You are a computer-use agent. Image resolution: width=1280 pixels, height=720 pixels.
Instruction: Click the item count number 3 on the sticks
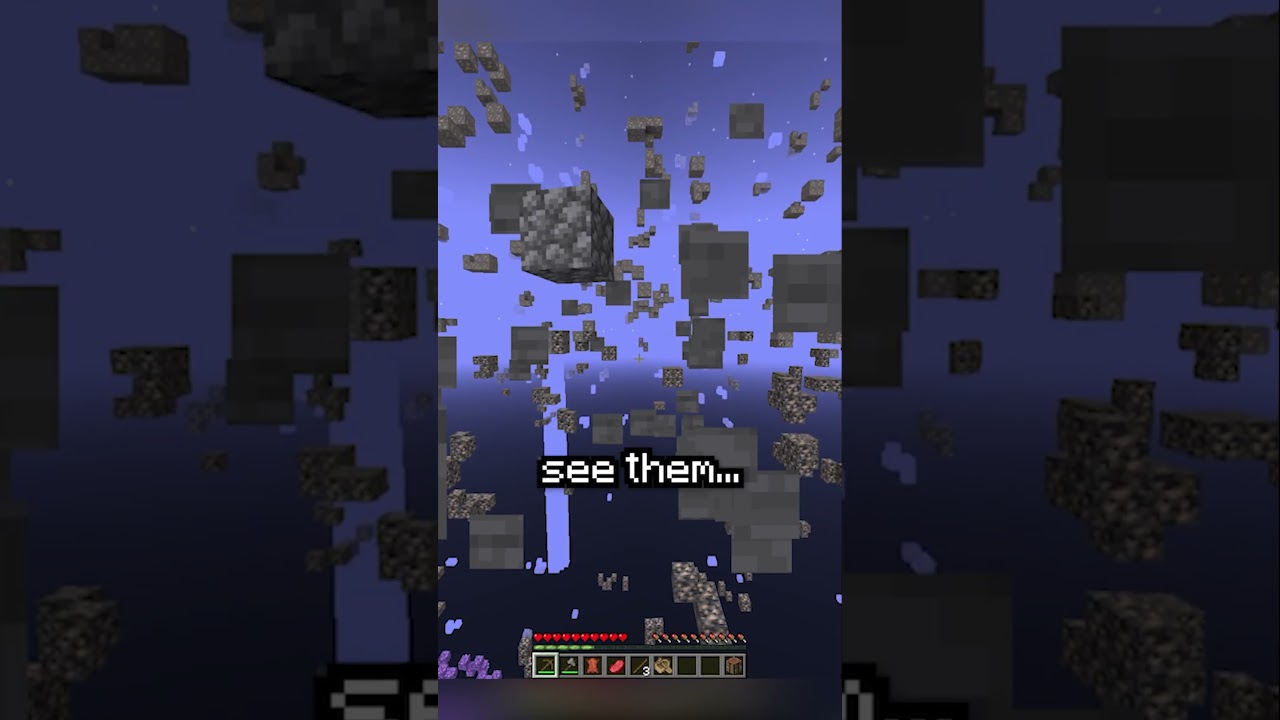pos(646,670)
